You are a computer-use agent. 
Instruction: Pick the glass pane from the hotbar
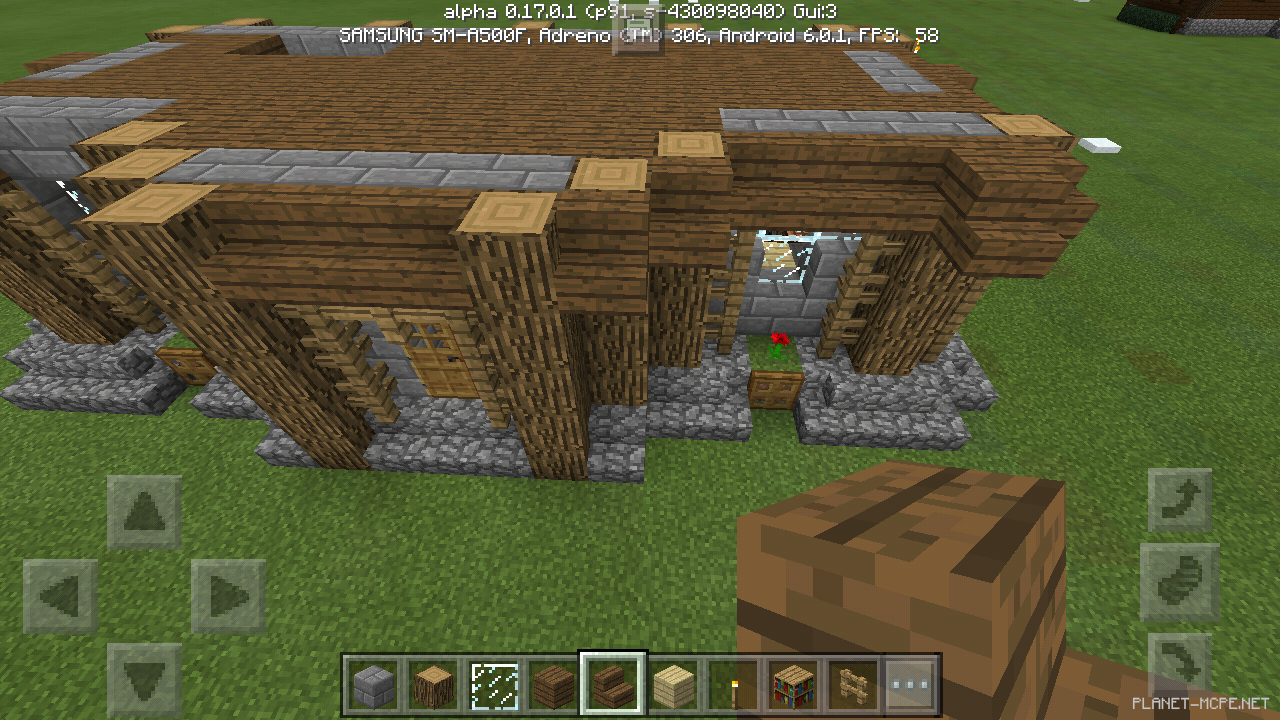493,685
